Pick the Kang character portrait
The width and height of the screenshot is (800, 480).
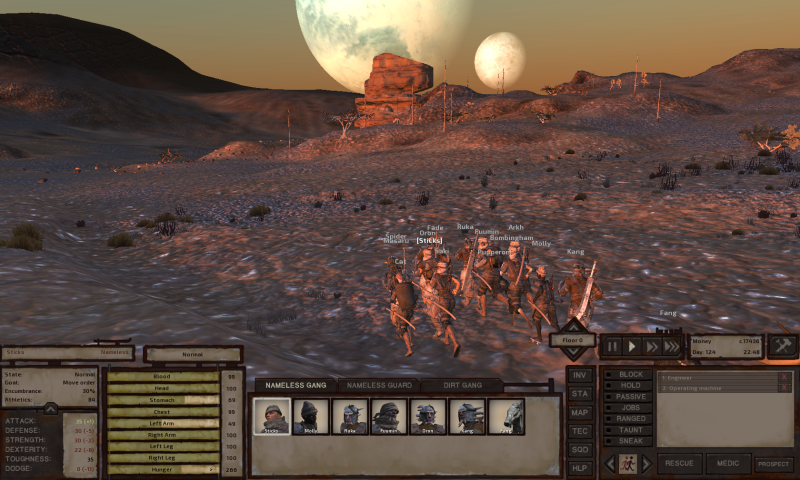point(467,416)
